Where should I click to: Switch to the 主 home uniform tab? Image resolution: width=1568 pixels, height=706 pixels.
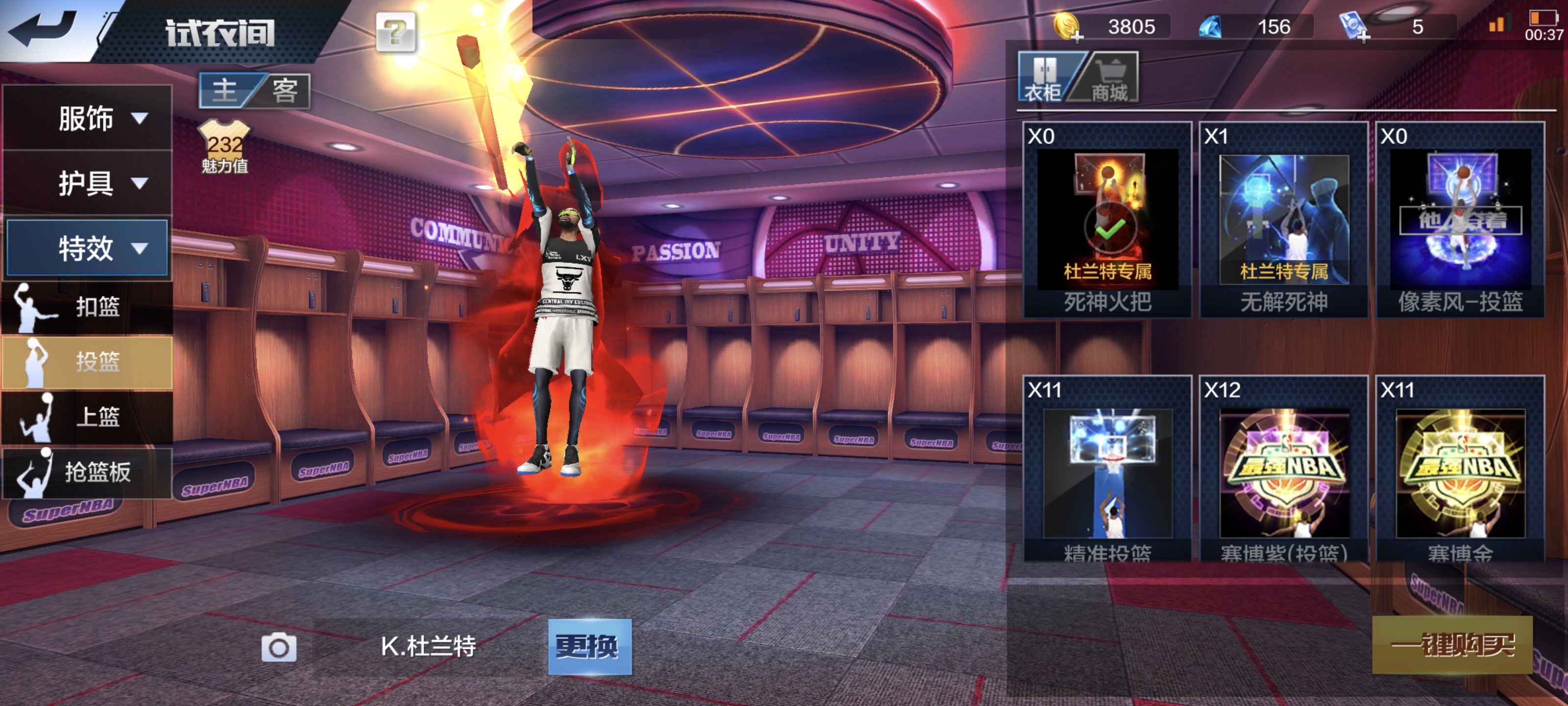(x=226, y=91)
